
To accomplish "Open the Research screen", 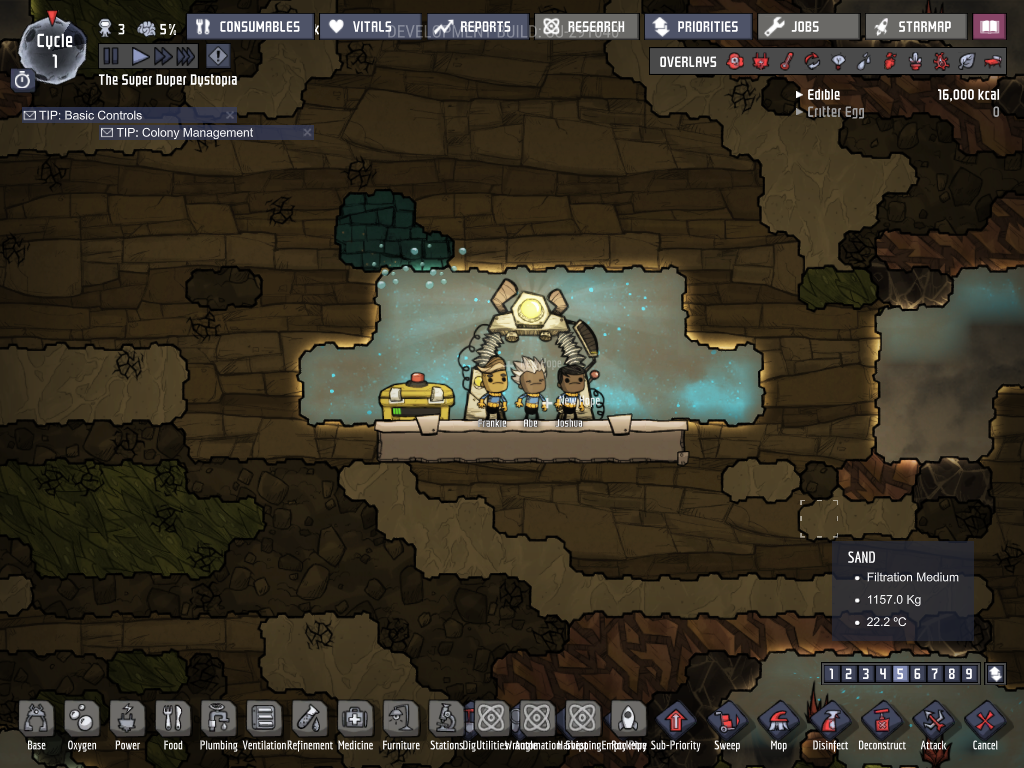I will tap(586, 27).
